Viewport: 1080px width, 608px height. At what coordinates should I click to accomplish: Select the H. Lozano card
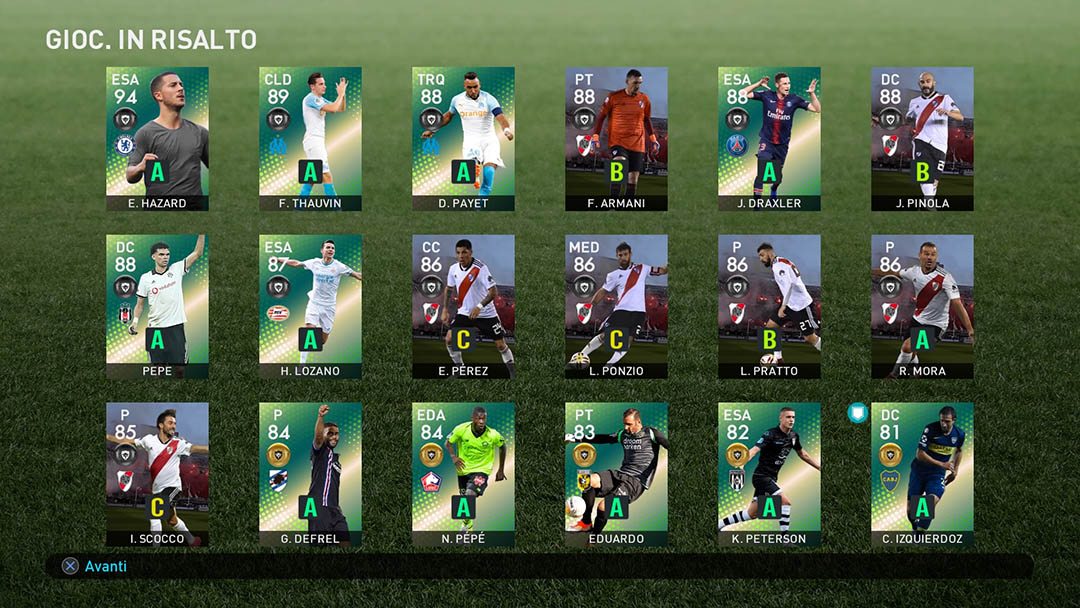pyautogui.click(x=310, y=306)
